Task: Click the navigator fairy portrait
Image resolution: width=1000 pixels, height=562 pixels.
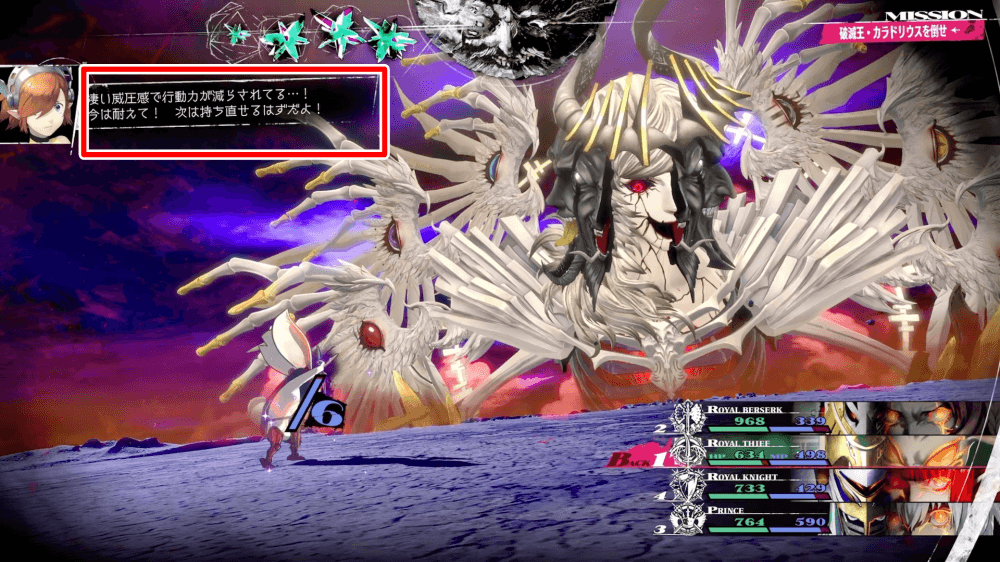Action: (x=40, y=104)
